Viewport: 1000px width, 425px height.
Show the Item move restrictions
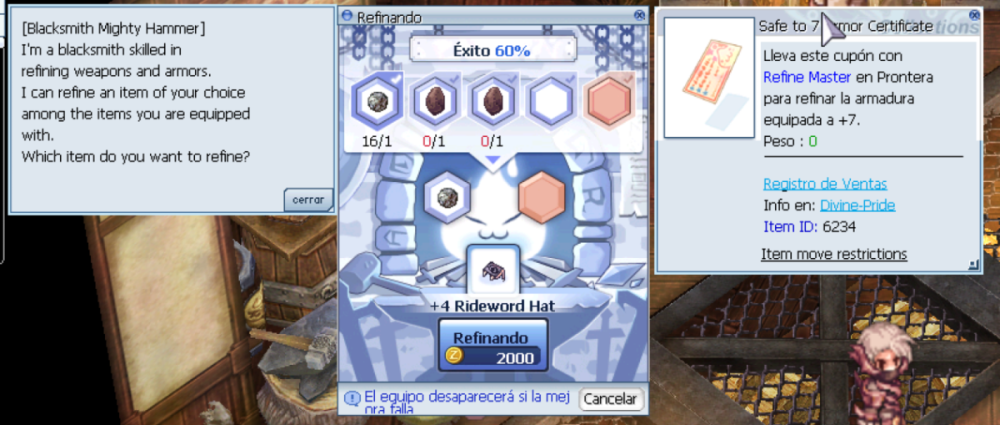pos(833,254)
